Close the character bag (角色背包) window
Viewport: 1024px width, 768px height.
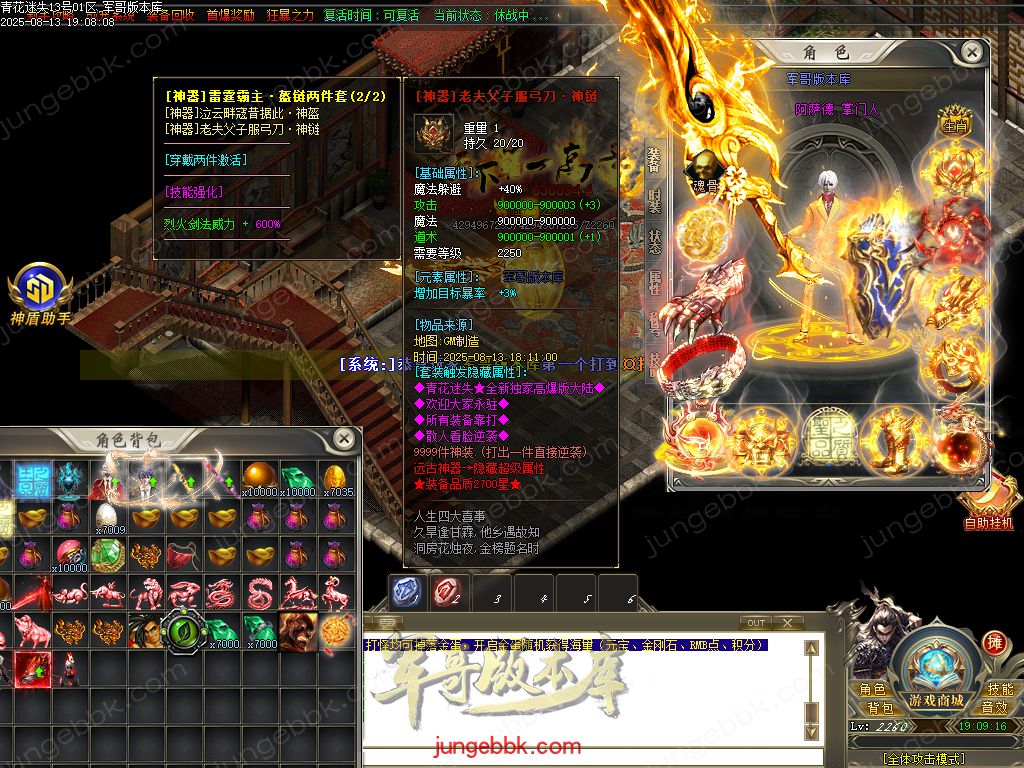[343, 438]
